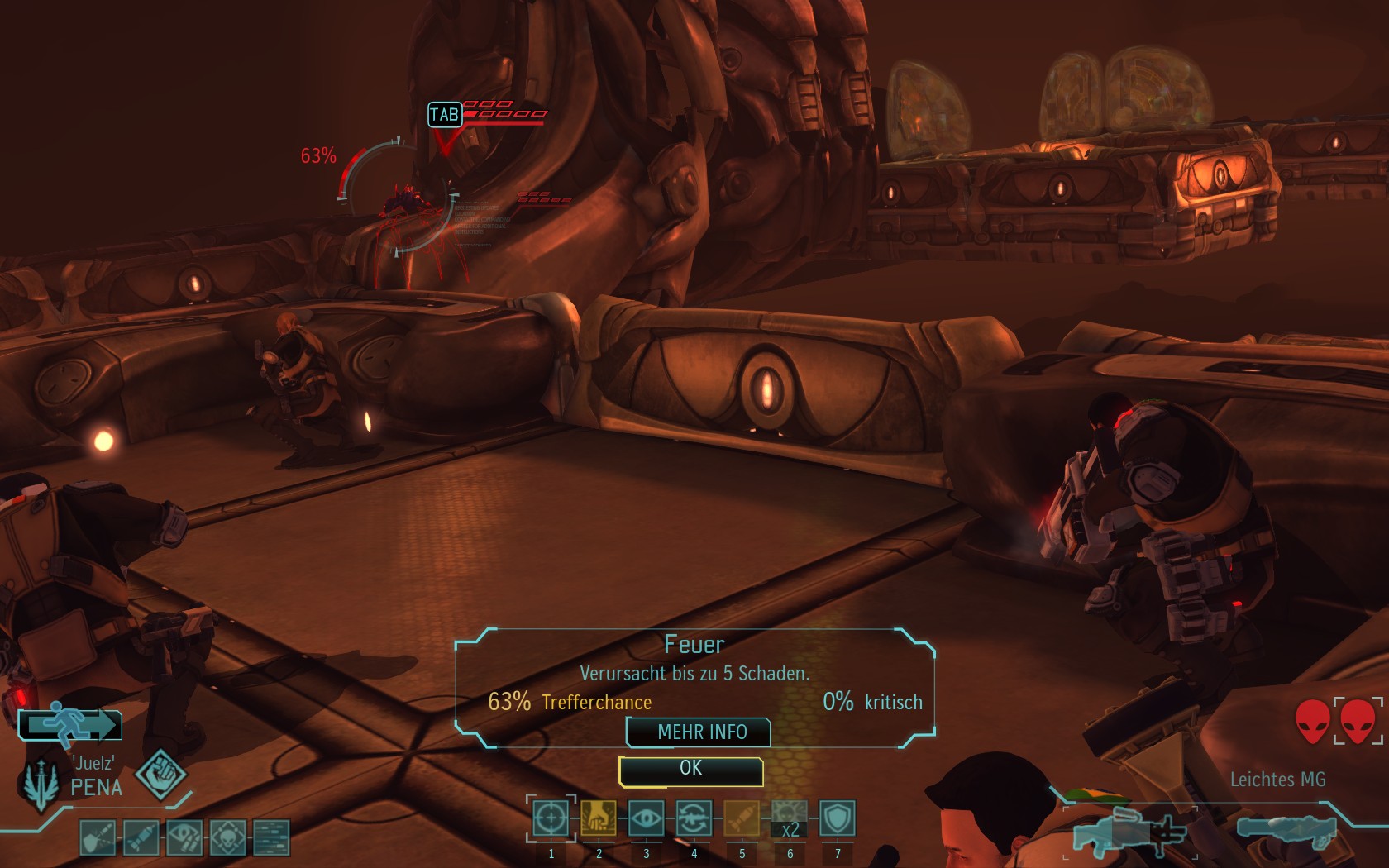Open MEHR INFO for shot details
The width and height of the screenshot is (1389, 868).
click(x=701, y=732)
